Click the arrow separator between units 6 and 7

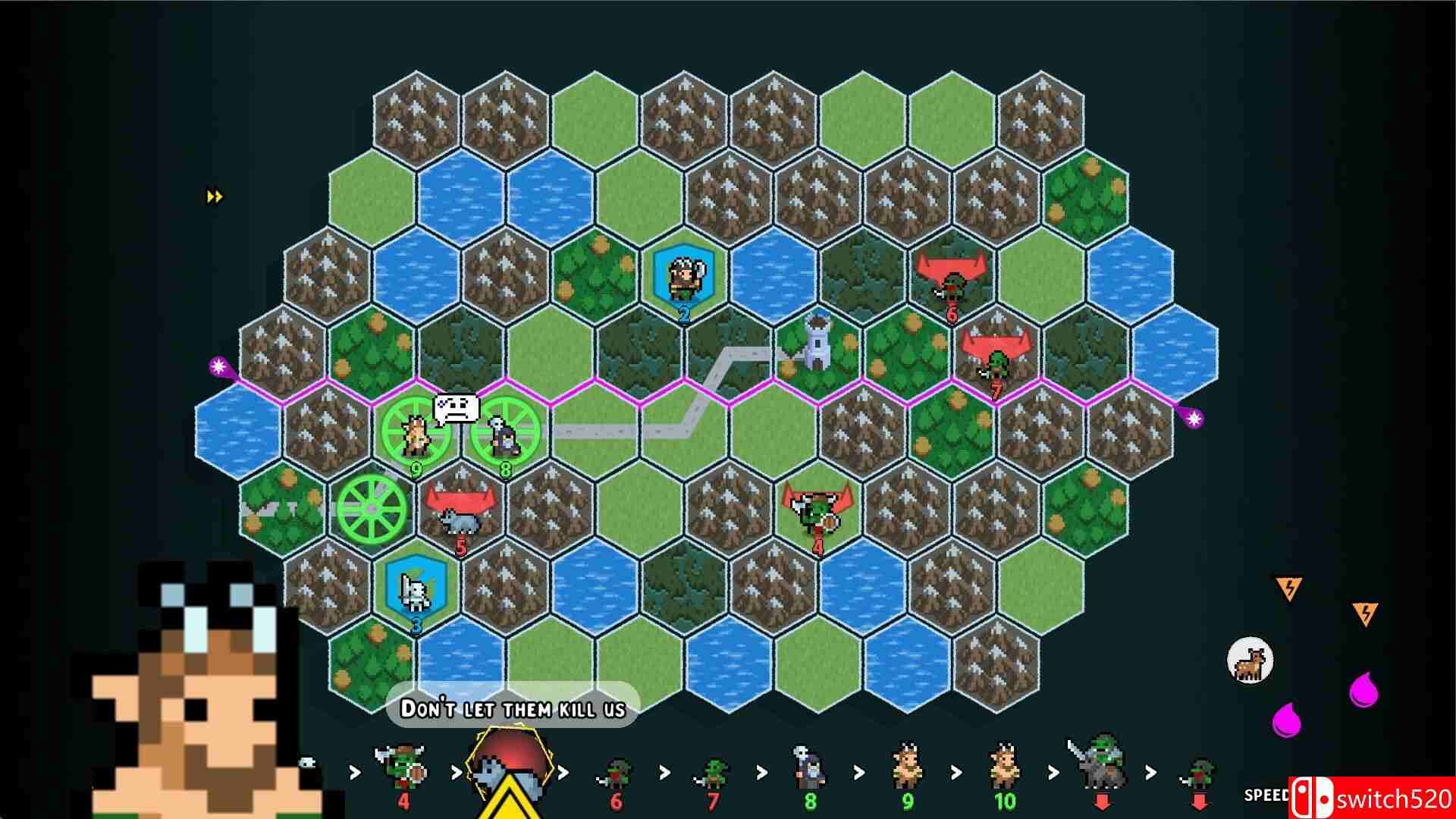(664, 770)
